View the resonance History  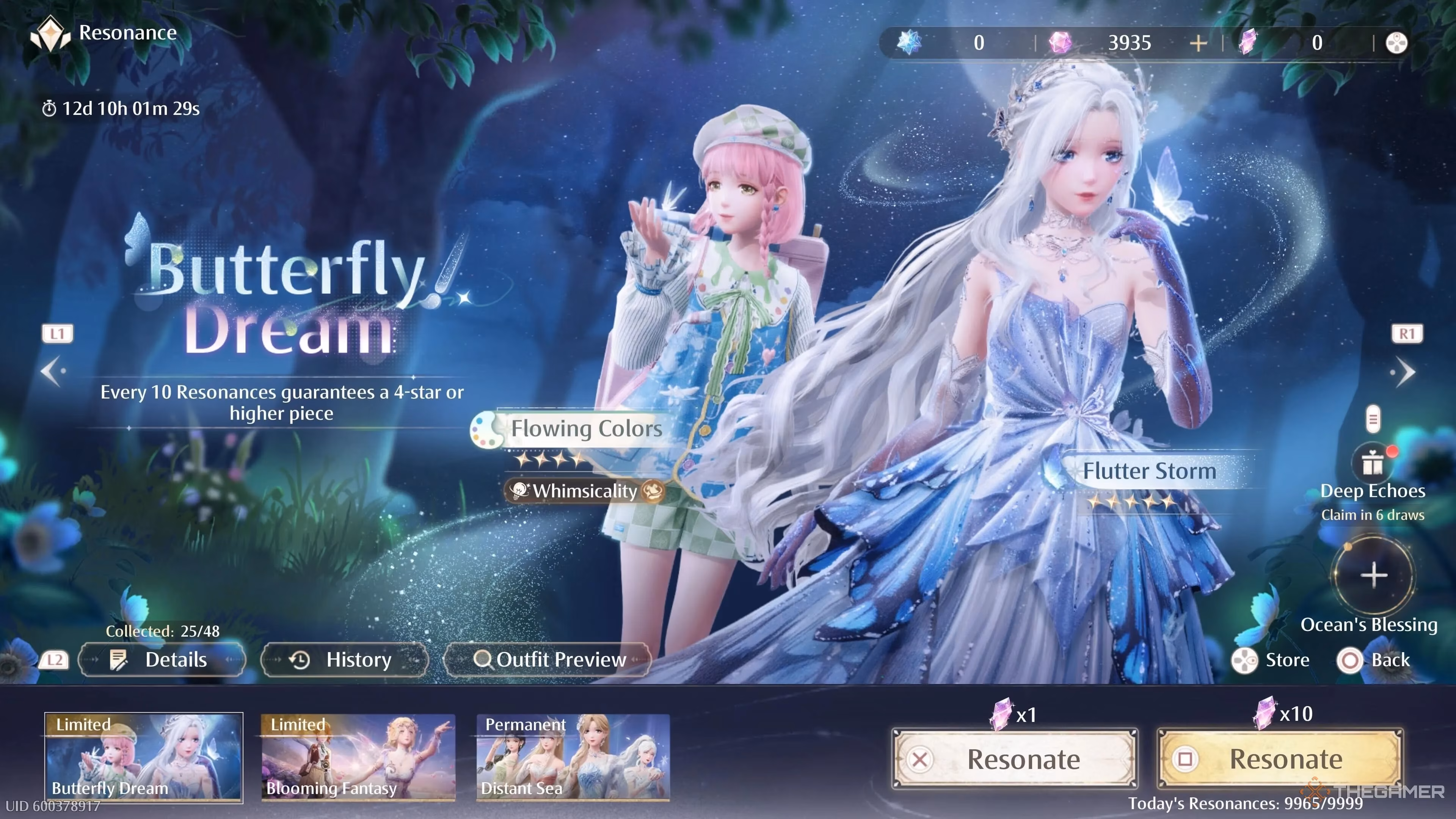[344, 660]
